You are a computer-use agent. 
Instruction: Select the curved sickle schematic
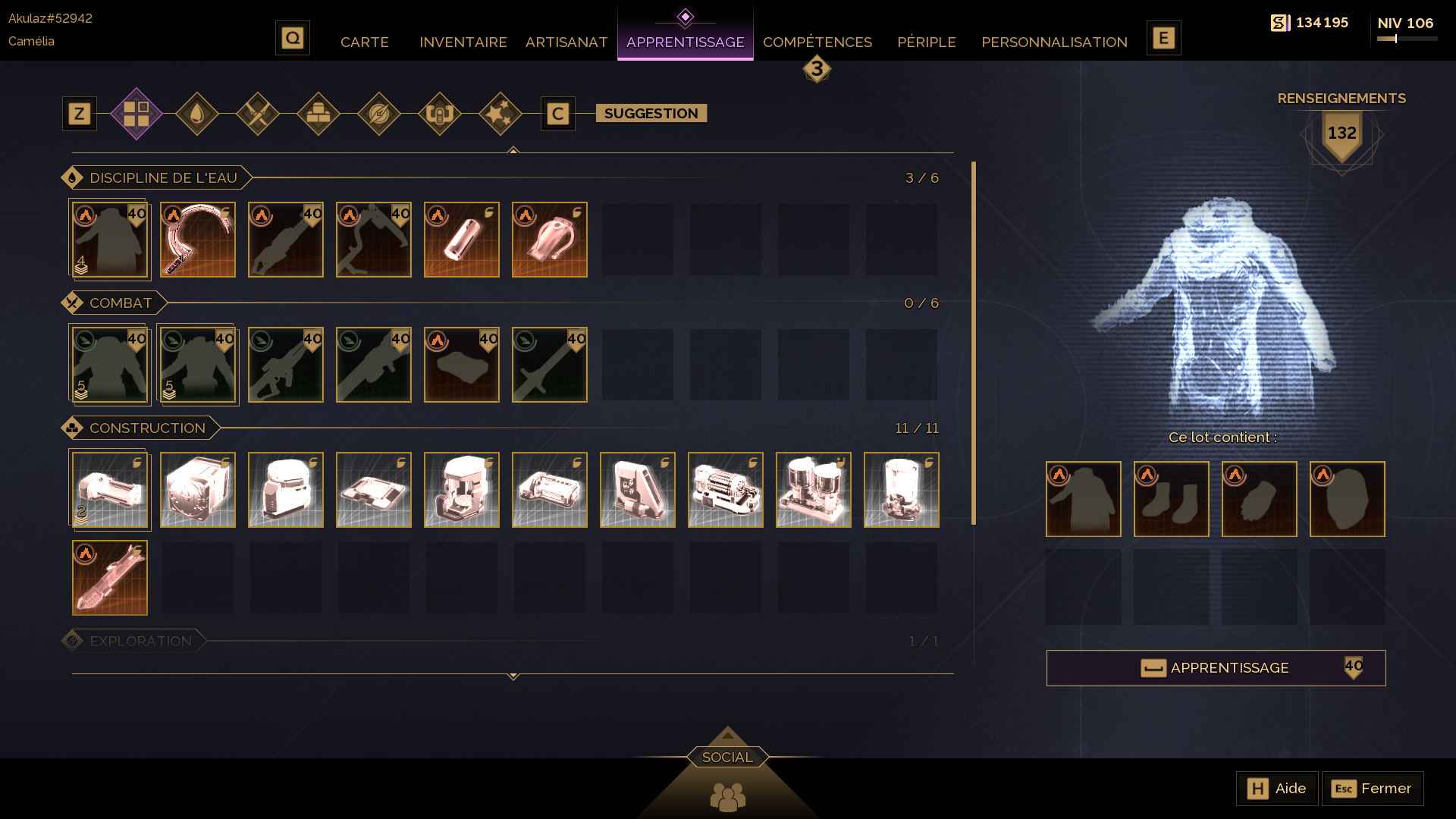(x=198, y=240)
